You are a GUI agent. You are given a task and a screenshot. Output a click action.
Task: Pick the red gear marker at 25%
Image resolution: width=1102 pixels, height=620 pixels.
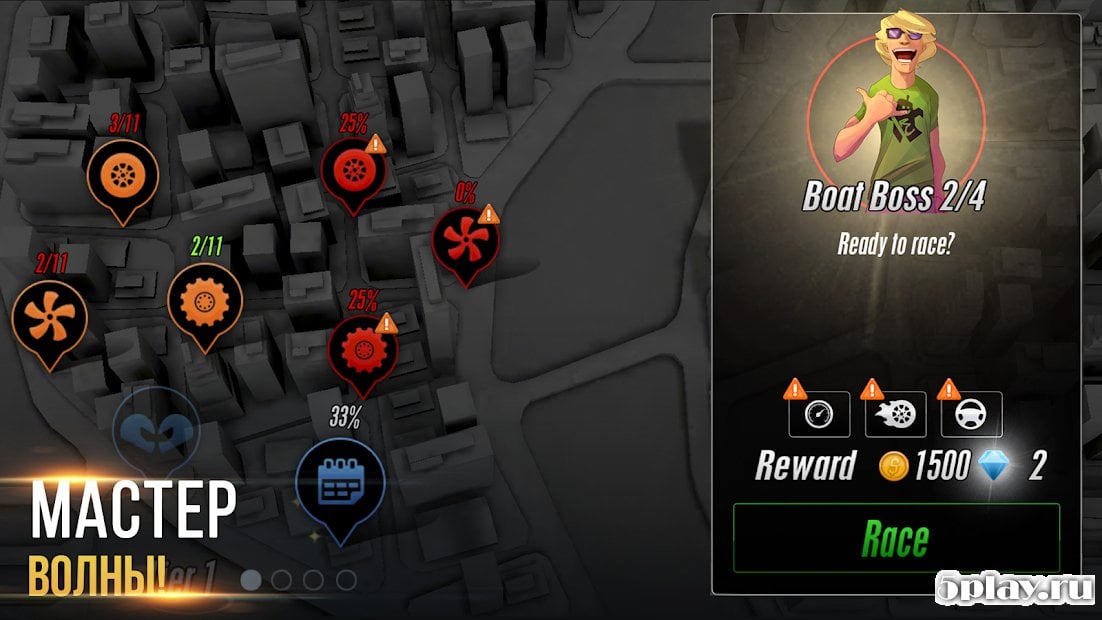[x=363, y=350]
